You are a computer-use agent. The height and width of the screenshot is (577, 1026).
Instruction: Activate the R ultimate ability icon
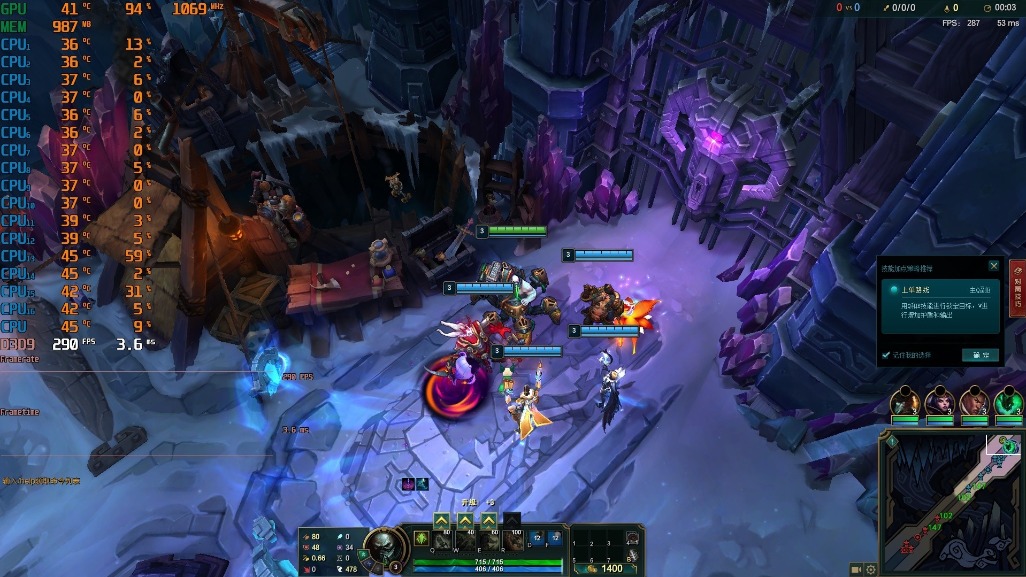[513, 539]
